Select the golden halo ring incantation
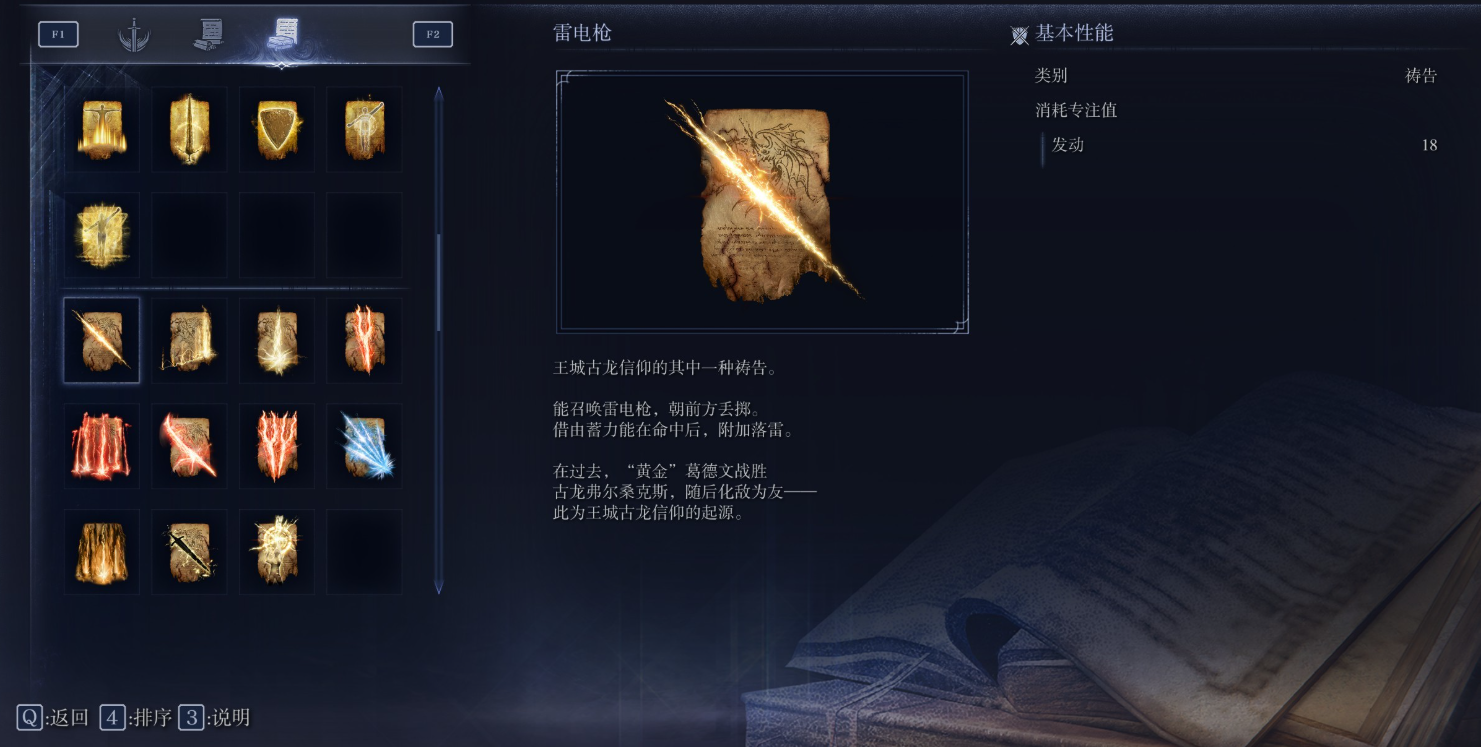Screen dimensions: 1481x747 pyautogui.click(x=277, y=551)
